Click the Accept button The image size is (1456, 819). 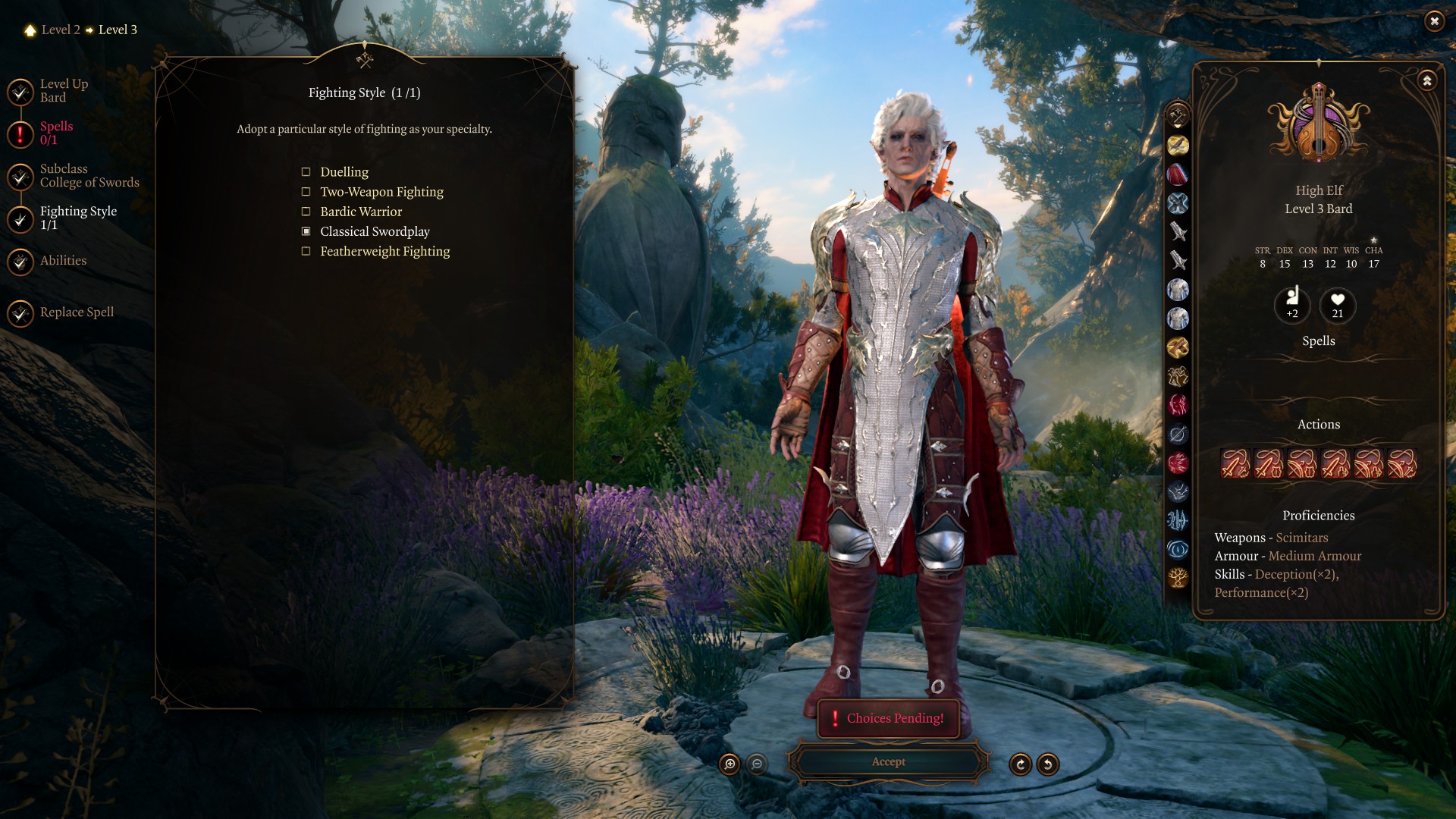(x=888, y=762)
